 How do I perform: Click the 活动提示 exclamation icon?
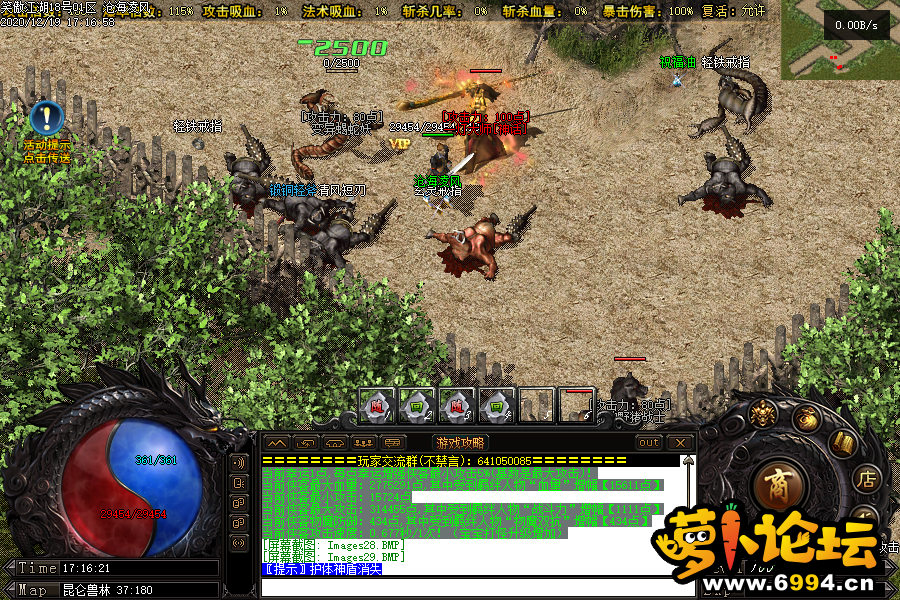pos(46,118)
